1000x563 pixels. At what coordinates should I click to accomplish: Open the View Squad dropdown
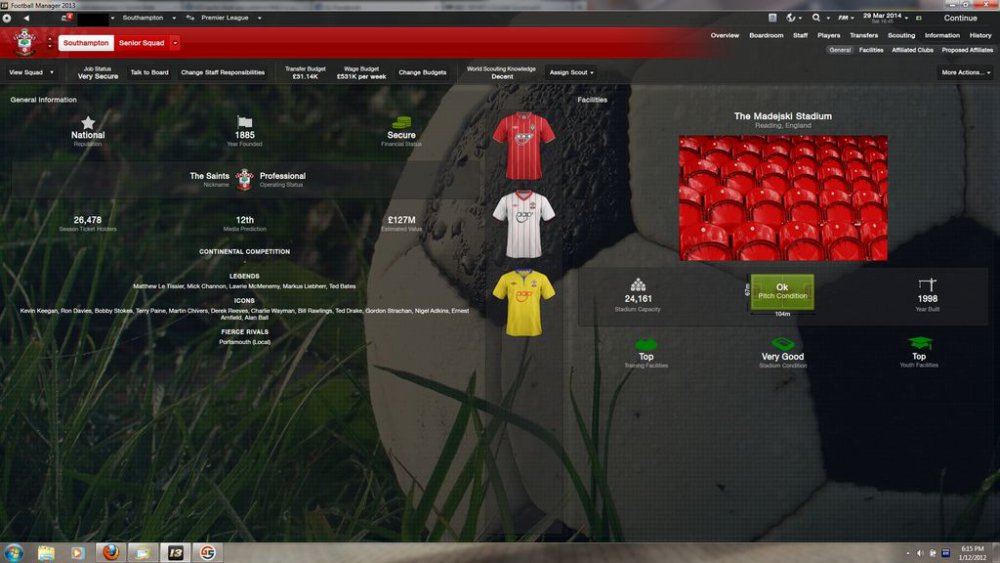31,73
